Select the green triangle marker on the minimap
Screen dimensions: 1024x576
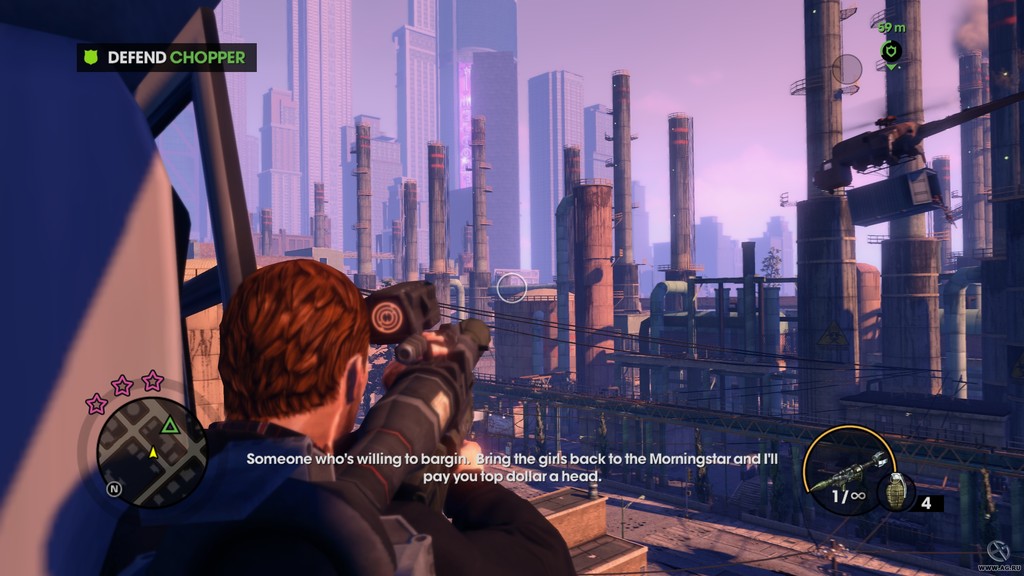point(170,426)
